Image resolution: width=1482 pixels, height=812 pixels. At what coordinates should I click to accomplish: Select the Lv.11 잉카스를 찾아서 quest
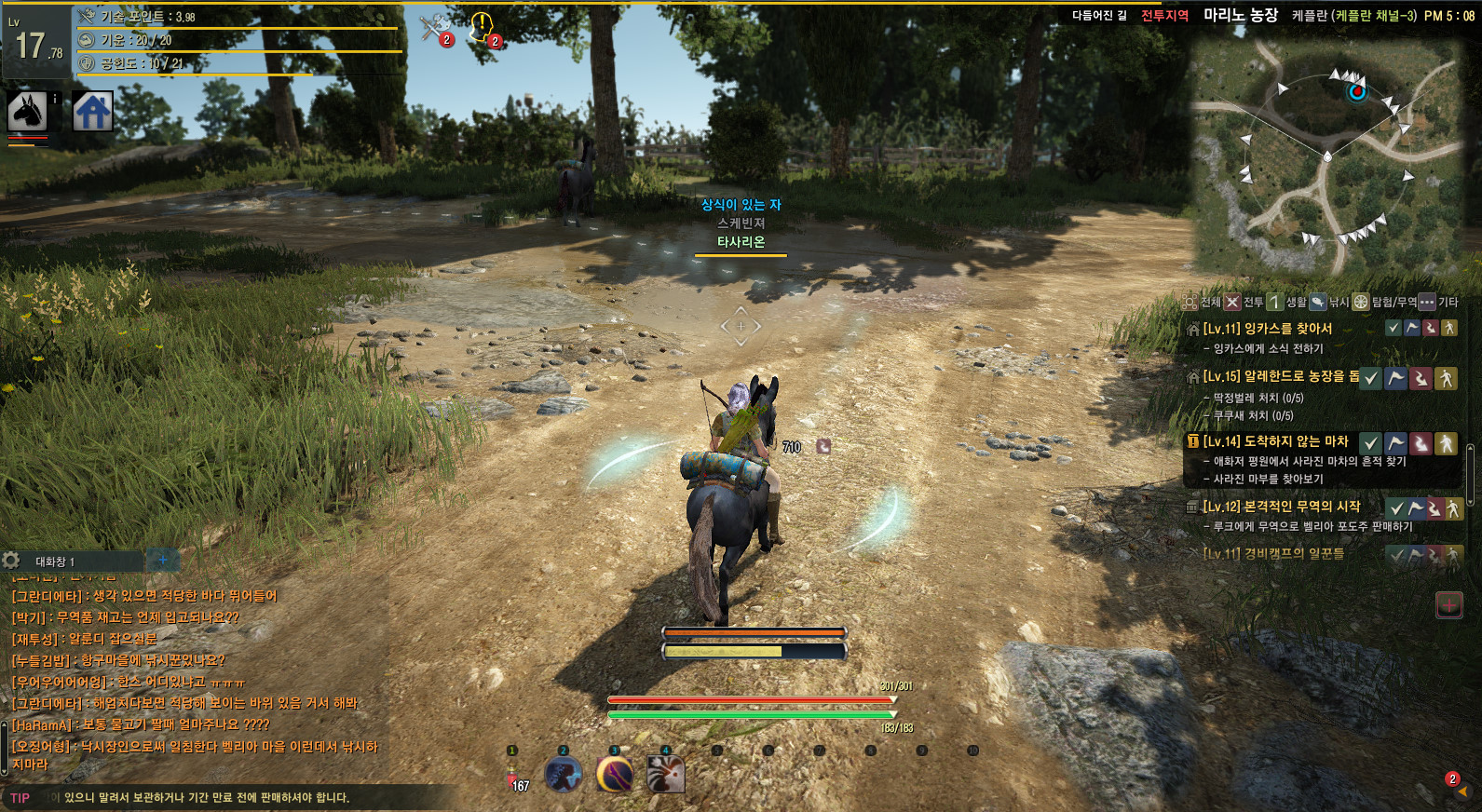(1267, 329)
